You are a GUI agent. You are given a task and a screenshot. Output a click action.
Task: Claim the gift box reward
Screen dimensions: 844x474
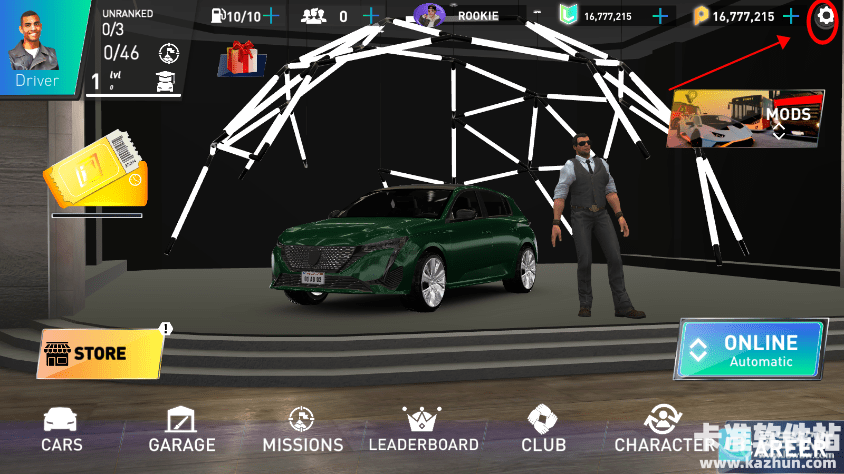click(239, 58)
